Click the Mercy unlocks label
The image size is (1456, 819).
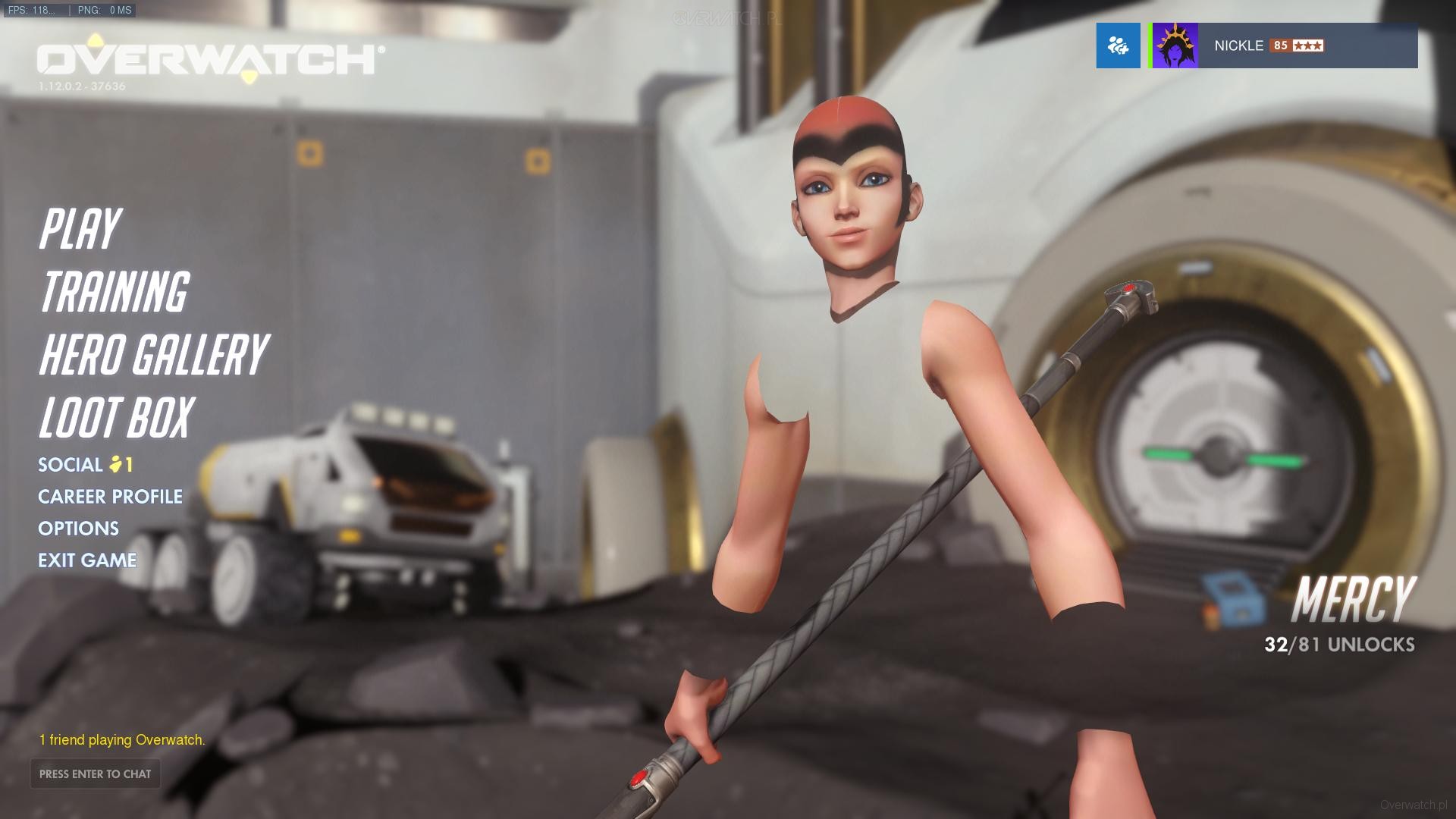pos(1339,644)
